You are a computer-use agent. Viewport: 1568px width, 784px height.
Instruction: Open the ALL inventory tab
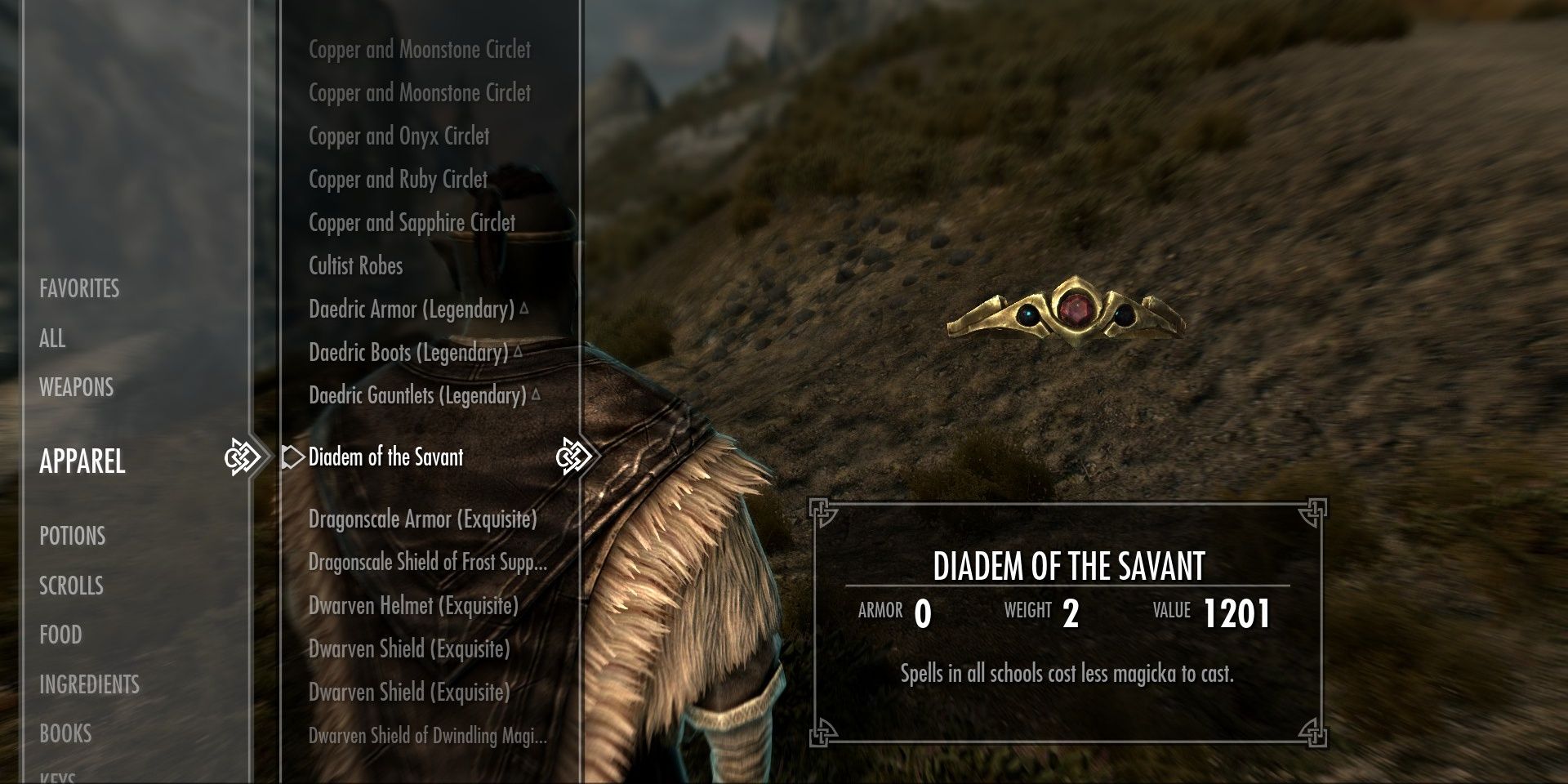(x=52, y=339)
